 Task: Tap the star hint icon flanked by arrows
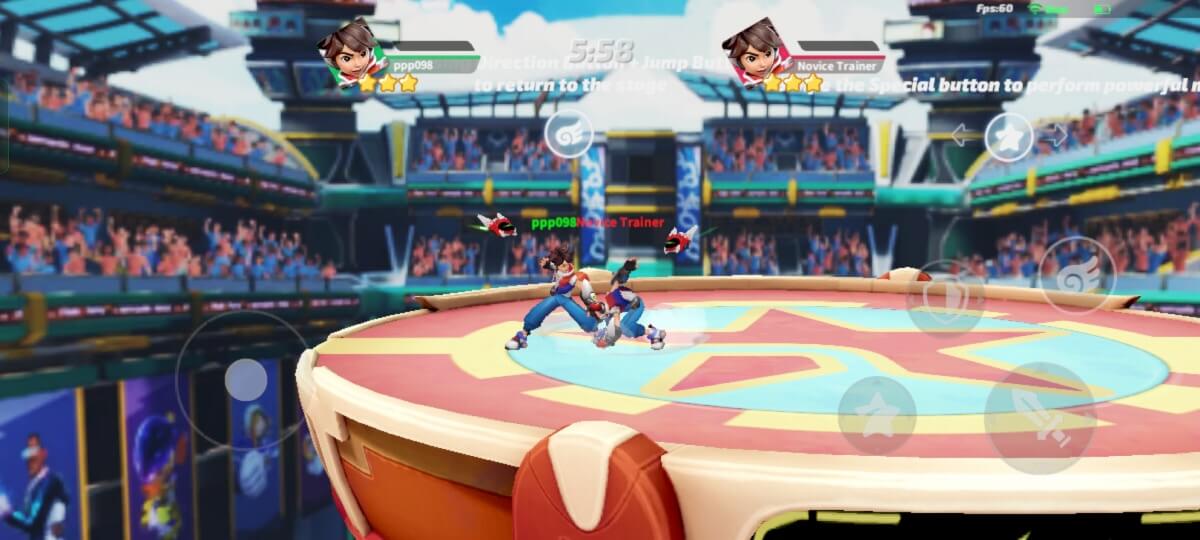[x=1009, y=138]
